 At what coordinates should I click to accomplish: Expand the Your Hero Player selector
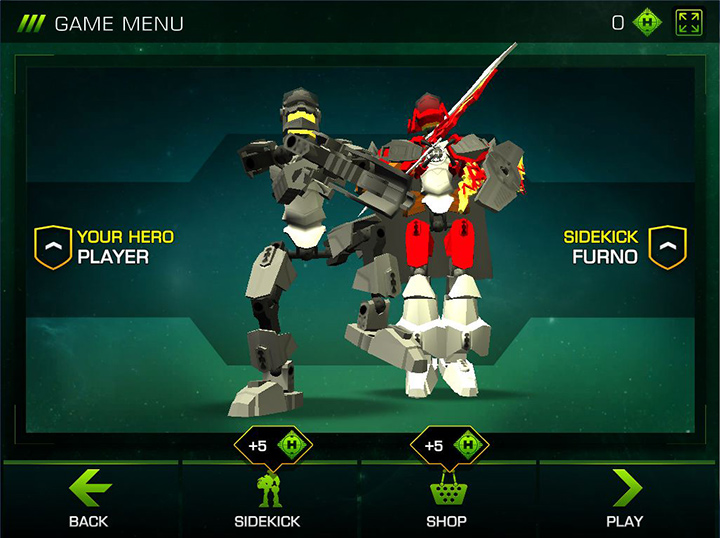pos(52,247)
